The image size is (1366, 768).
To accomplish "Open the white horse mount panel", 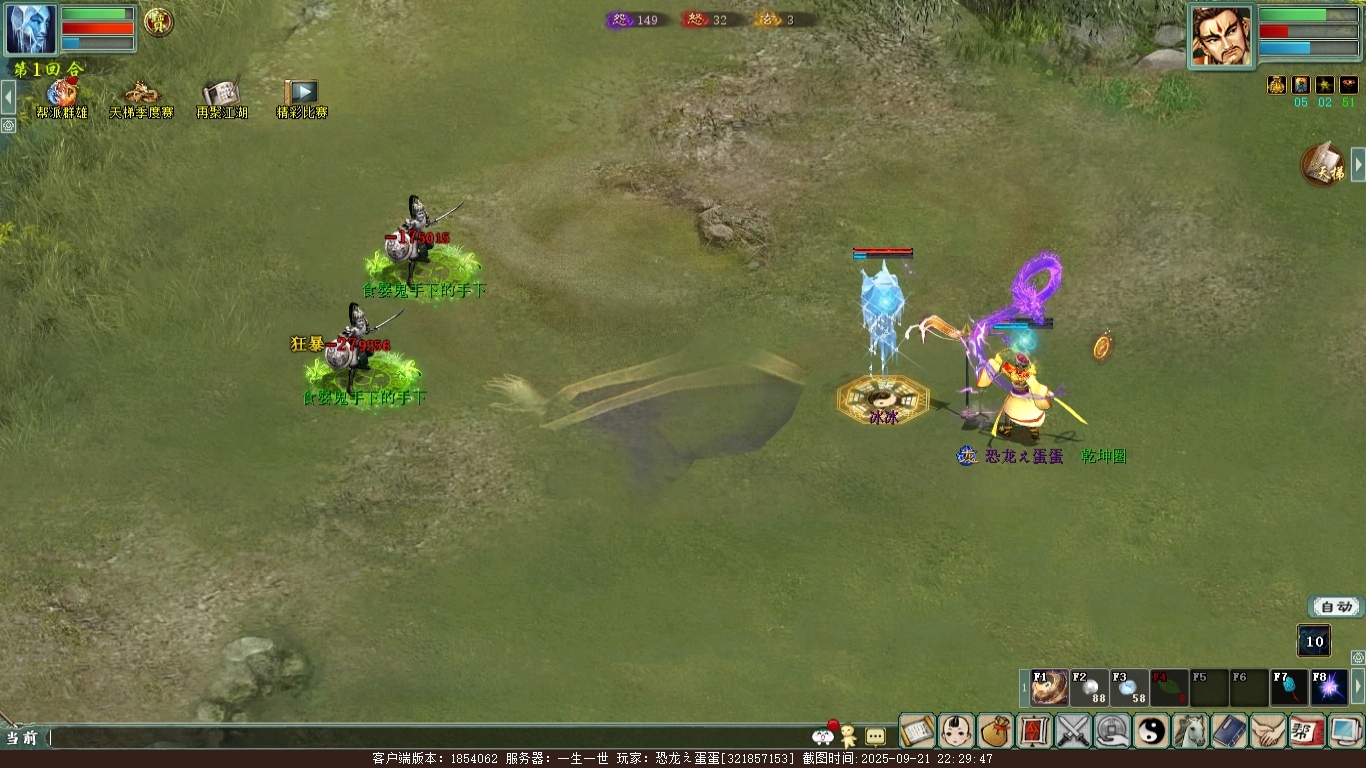I will (1190, 731).
